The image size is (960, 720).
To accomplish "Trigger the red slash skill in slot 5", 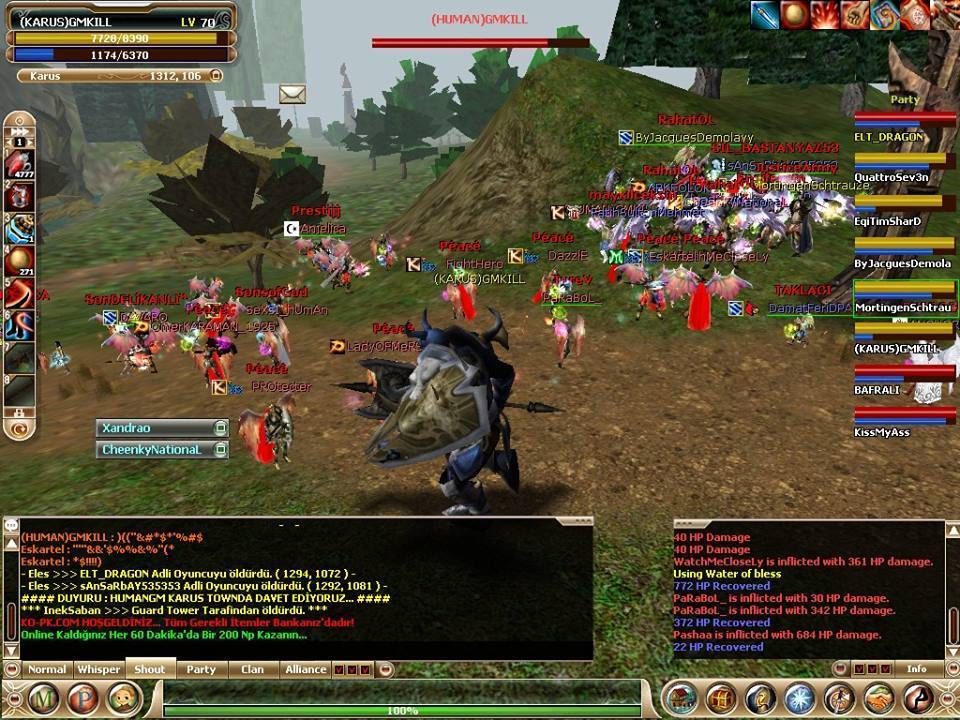I will click(20, 294).
